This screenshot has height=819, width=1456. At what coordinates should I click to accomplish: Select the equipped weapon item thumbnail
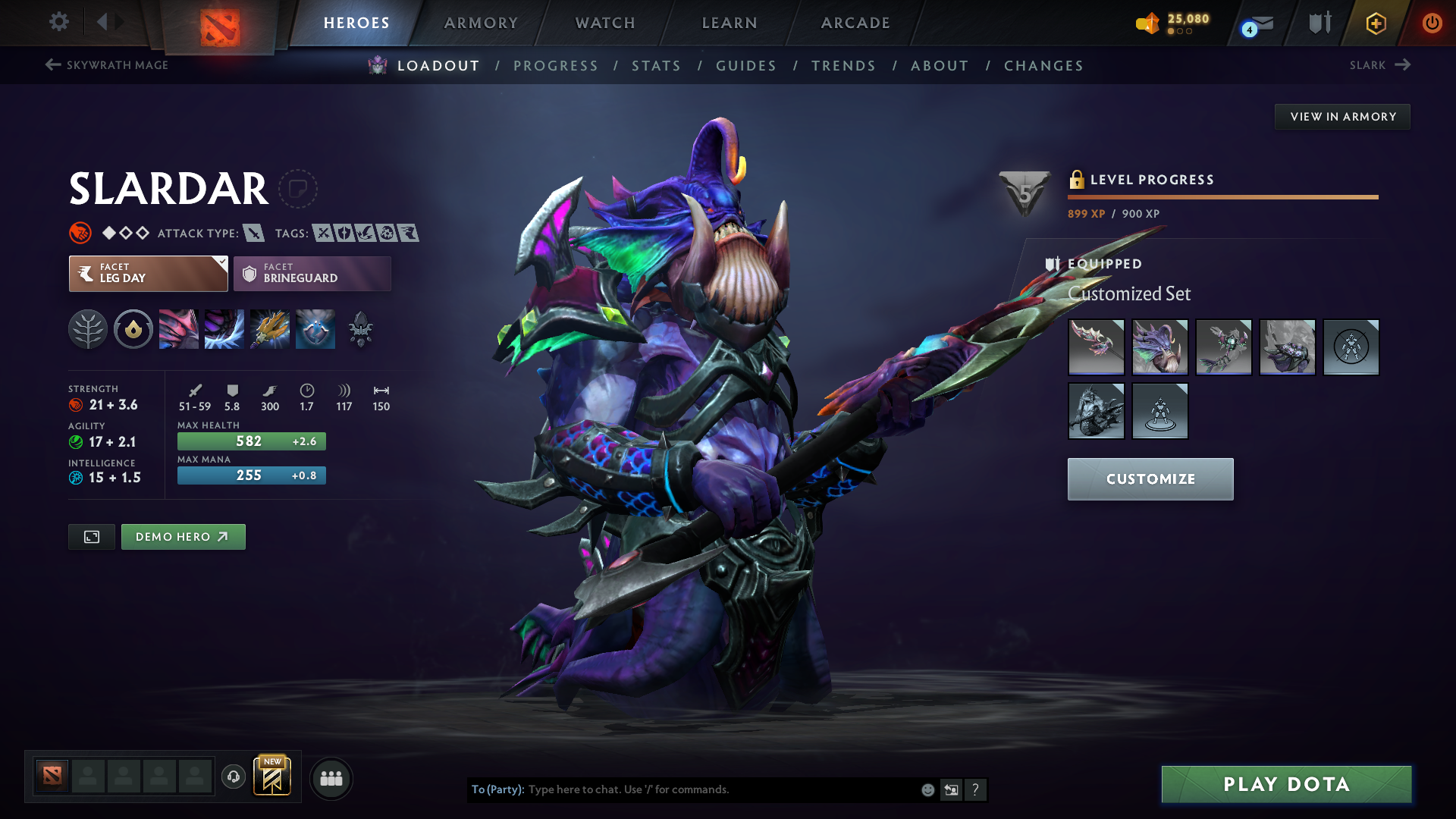click(1096, 347)
